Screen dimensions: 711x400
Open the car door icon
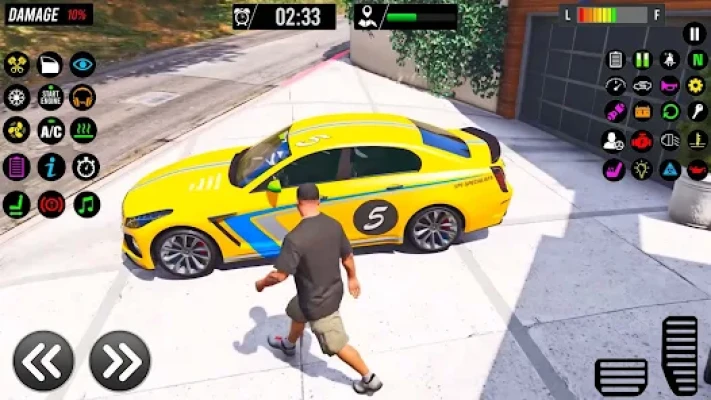click(50, 64)
